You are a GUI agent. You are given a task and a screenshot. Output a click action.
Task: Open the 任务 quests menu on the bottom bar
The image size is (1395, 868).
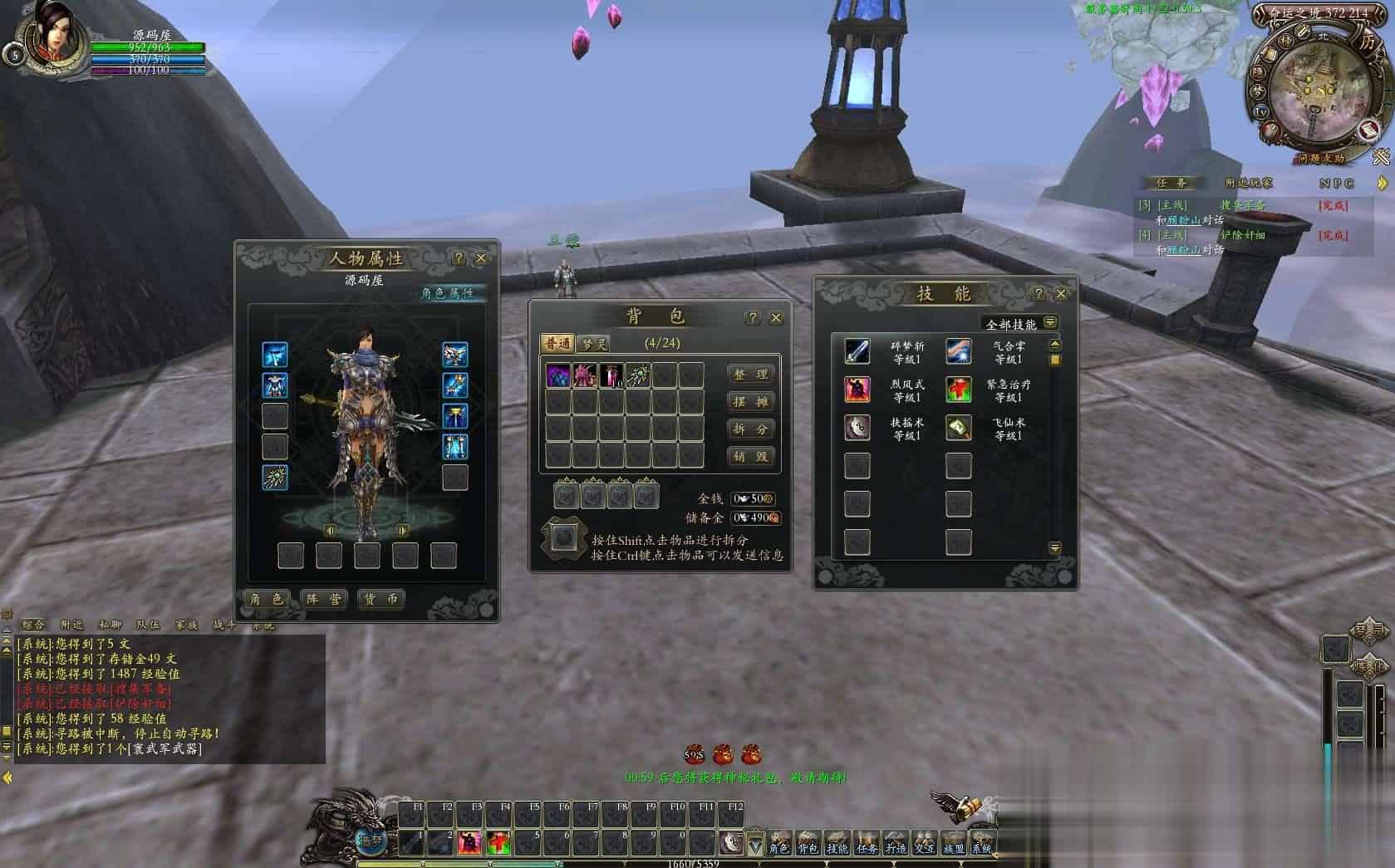pos(867,844)
